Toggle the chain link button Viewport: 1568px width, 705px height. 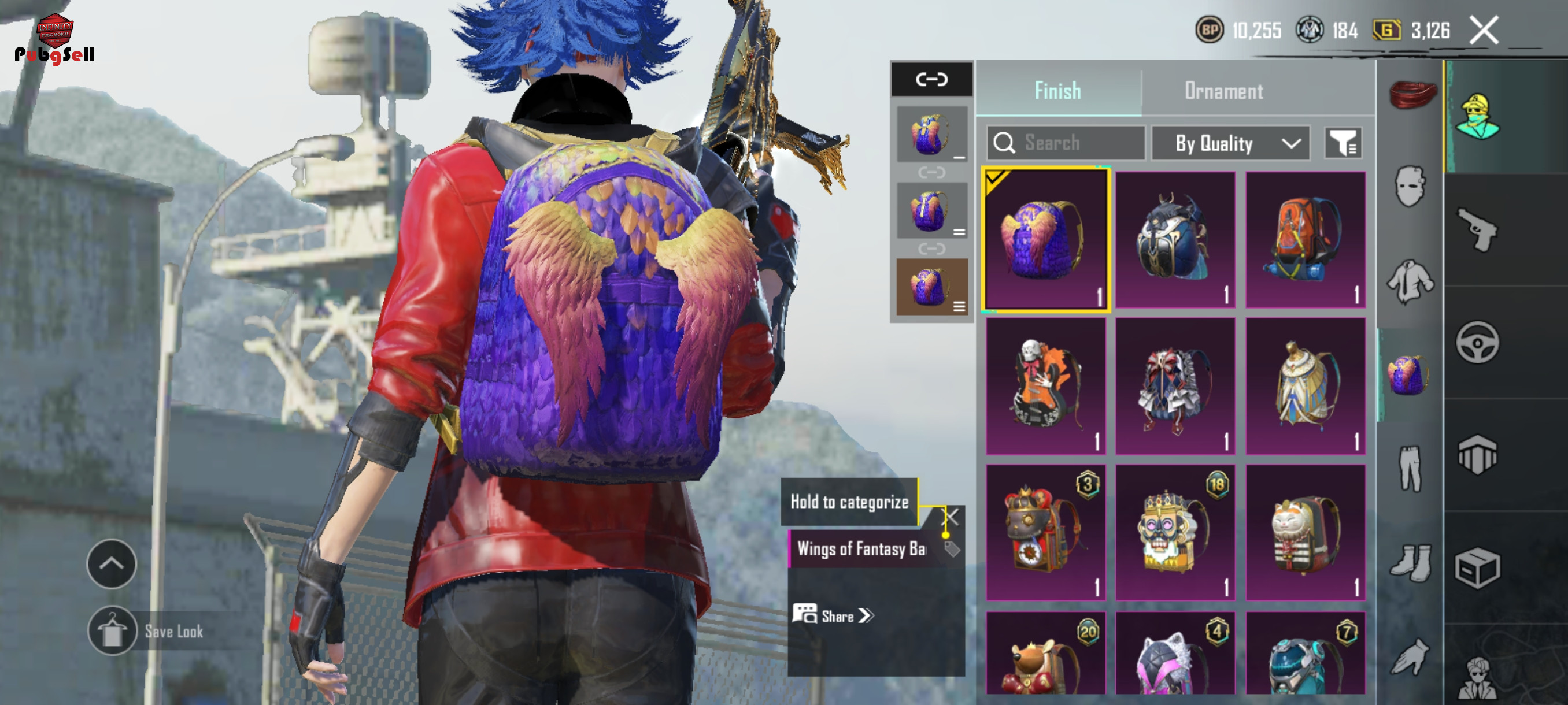pyautogui.click(x=931, y=79)
